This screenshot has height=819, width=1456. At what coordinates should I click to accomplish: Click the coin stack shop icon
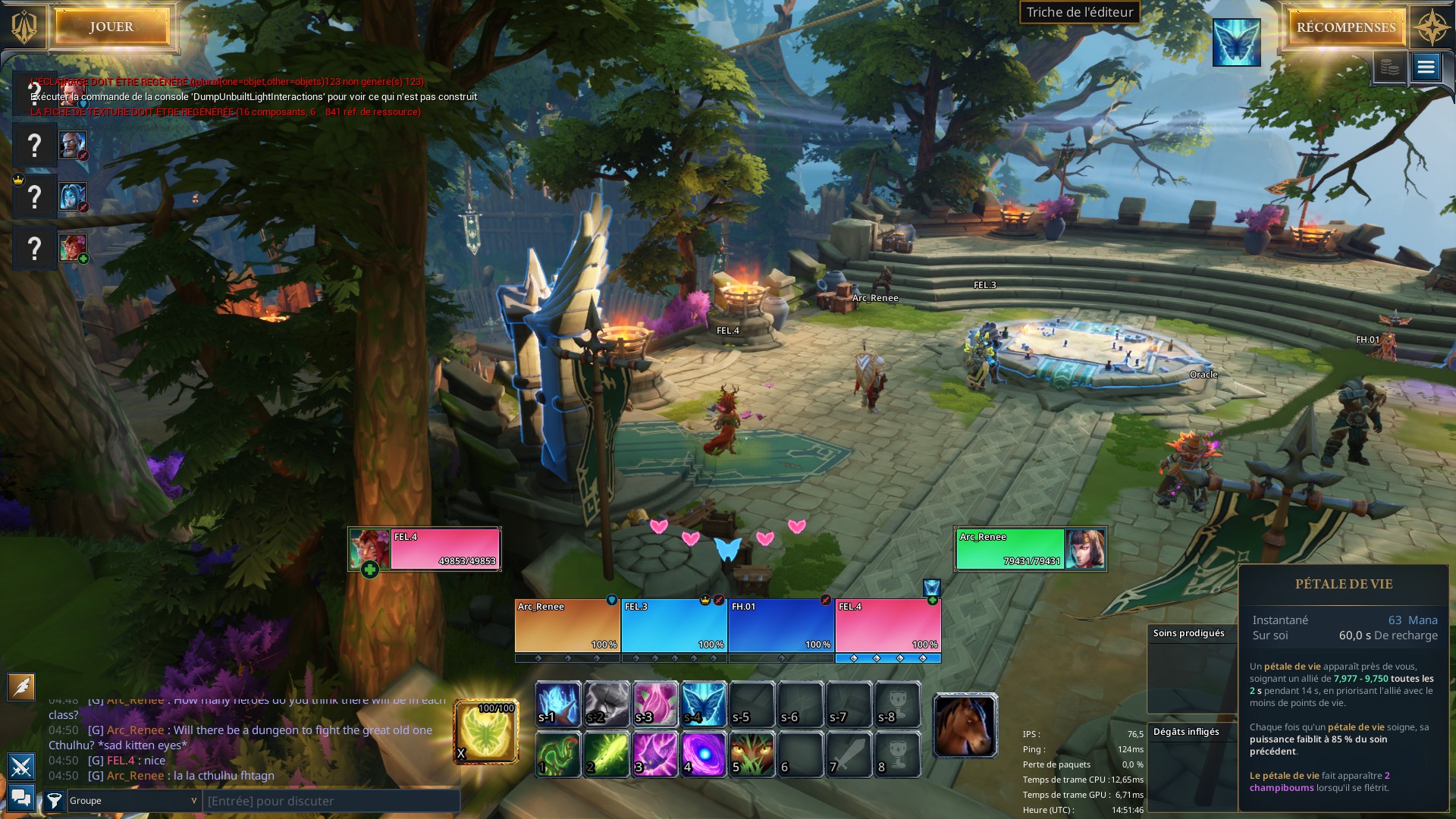click(x=1389, y=68)
